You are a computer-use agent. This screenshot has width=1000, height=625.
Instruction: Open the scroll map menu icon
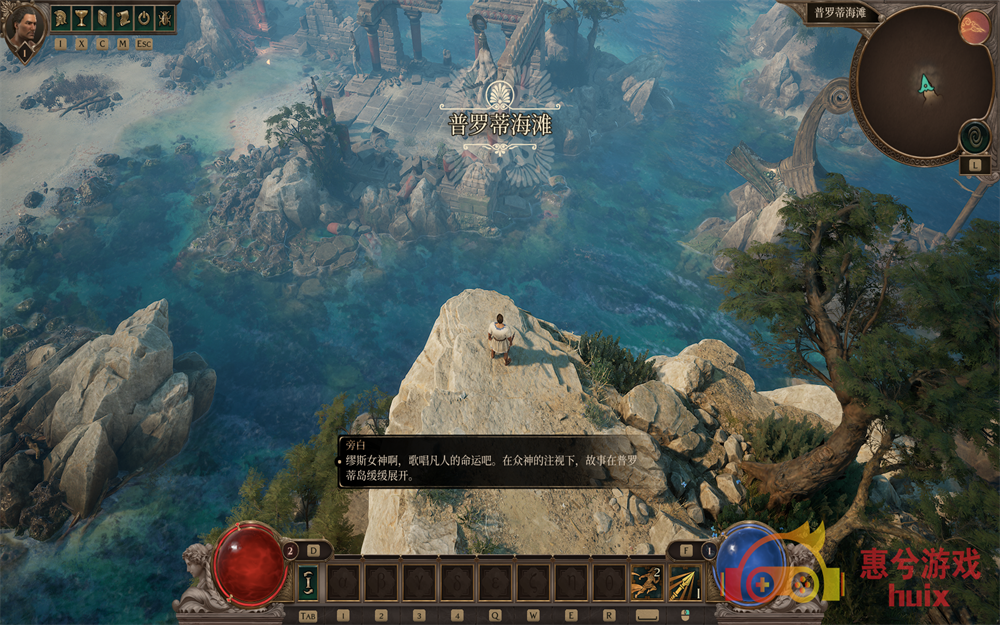(x=123, y=18)
